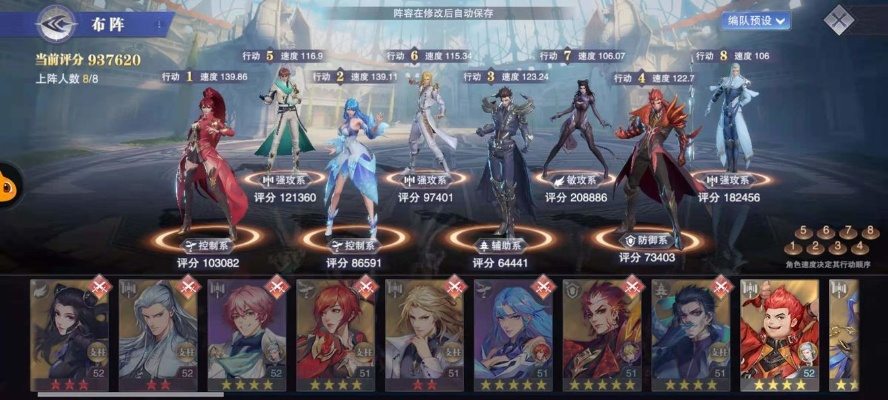Select the deployed hero with score 86591
888x400 pixels.
click(352, 165)
